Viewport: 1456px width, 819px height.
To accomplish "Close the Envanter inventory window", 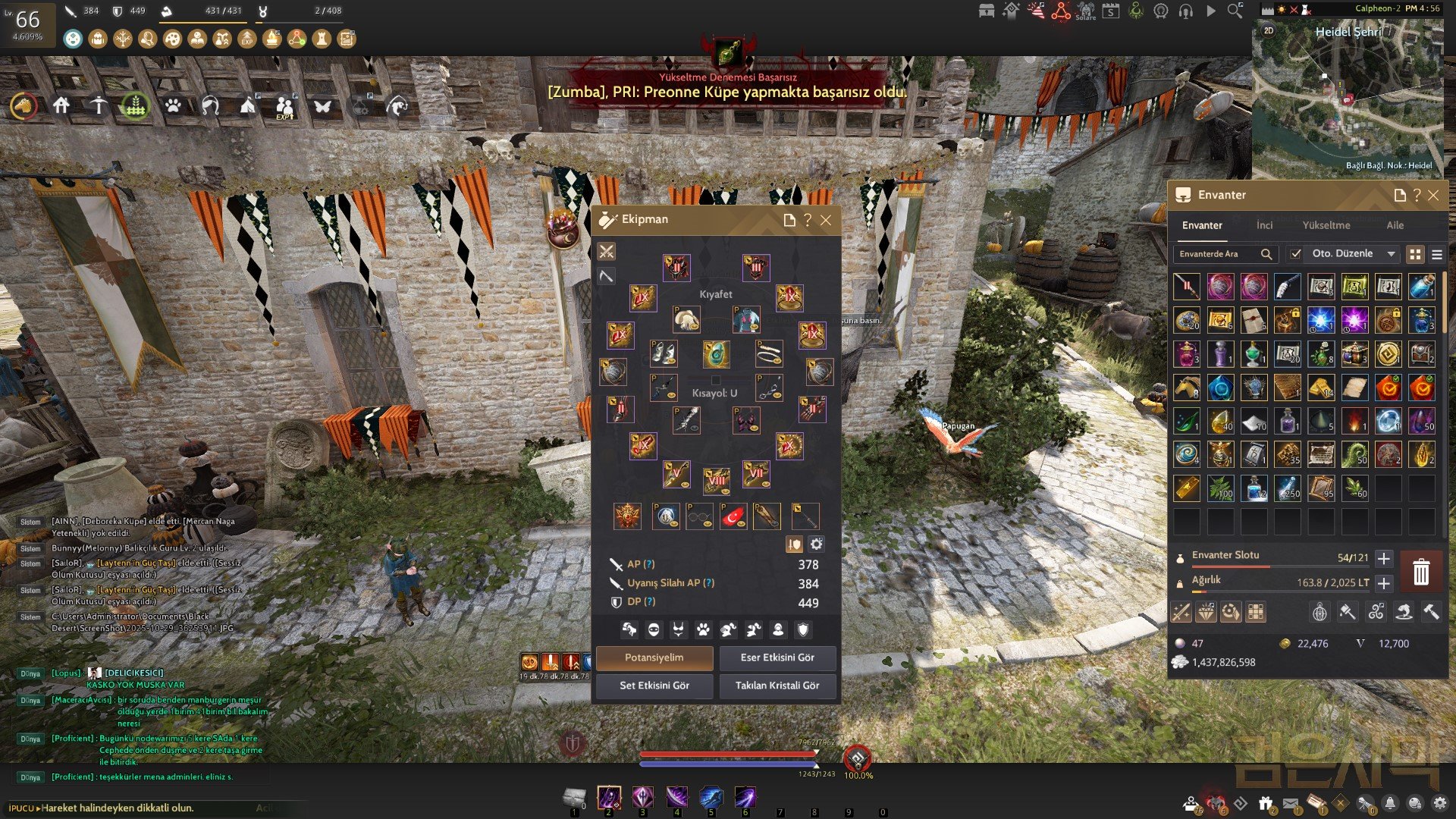I will (1433, 195).
